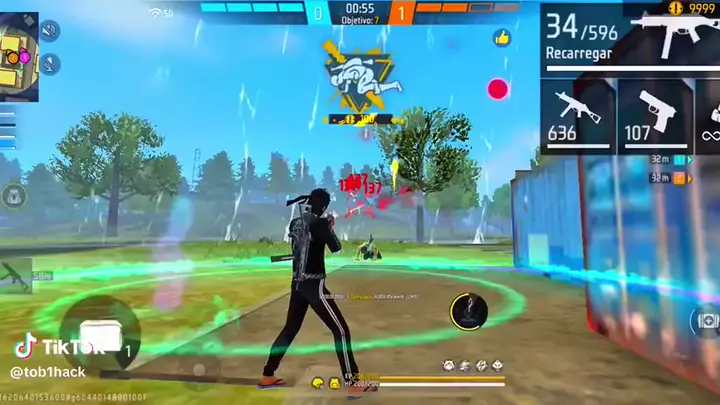This screenshot has width=720, height=405.
Task: Toggle the speaker sound button
Action: click(x=48, y=30)
